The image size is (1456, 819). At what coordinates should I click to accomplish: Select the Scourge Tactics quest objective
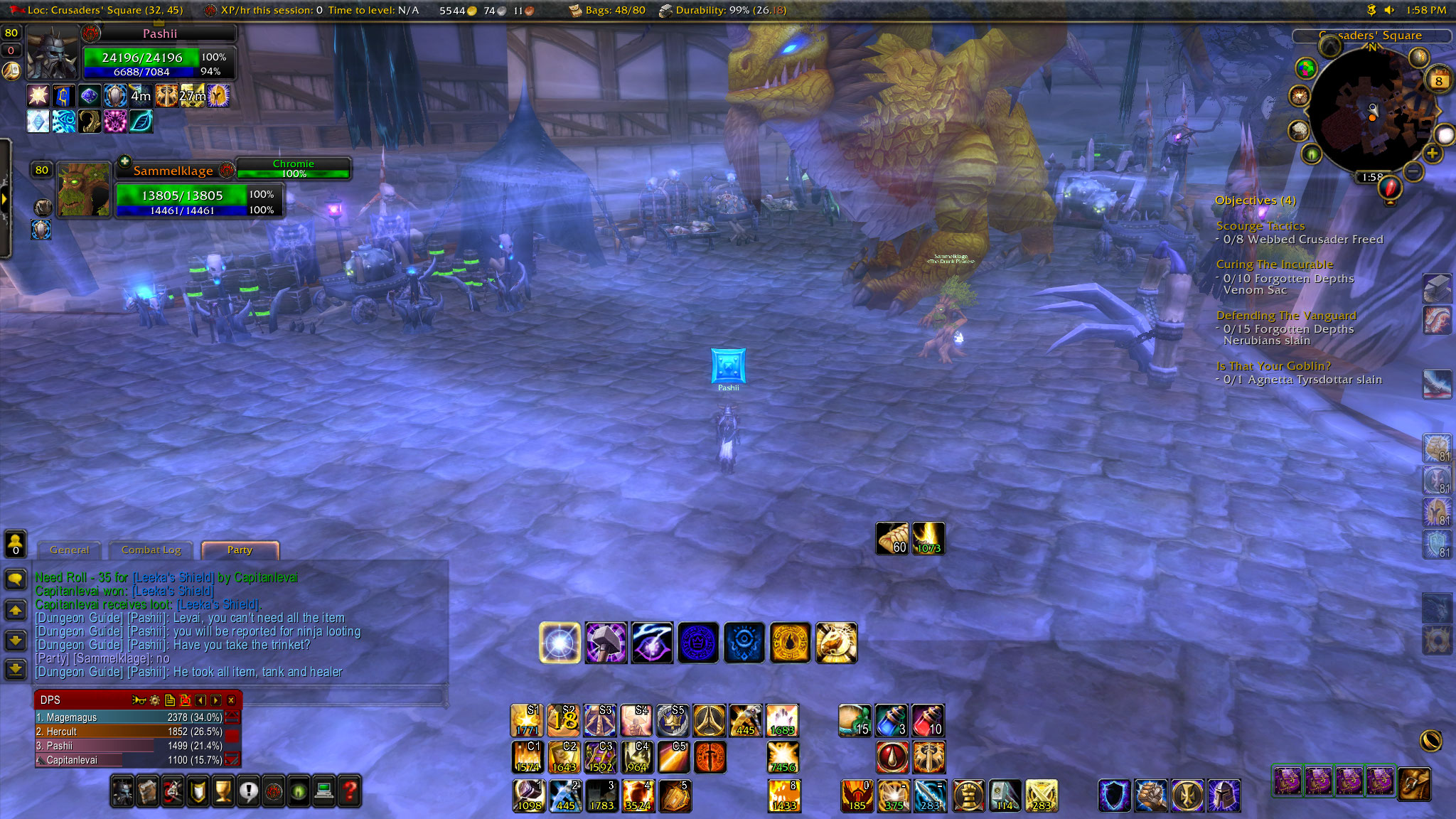tap(1260, 226)
